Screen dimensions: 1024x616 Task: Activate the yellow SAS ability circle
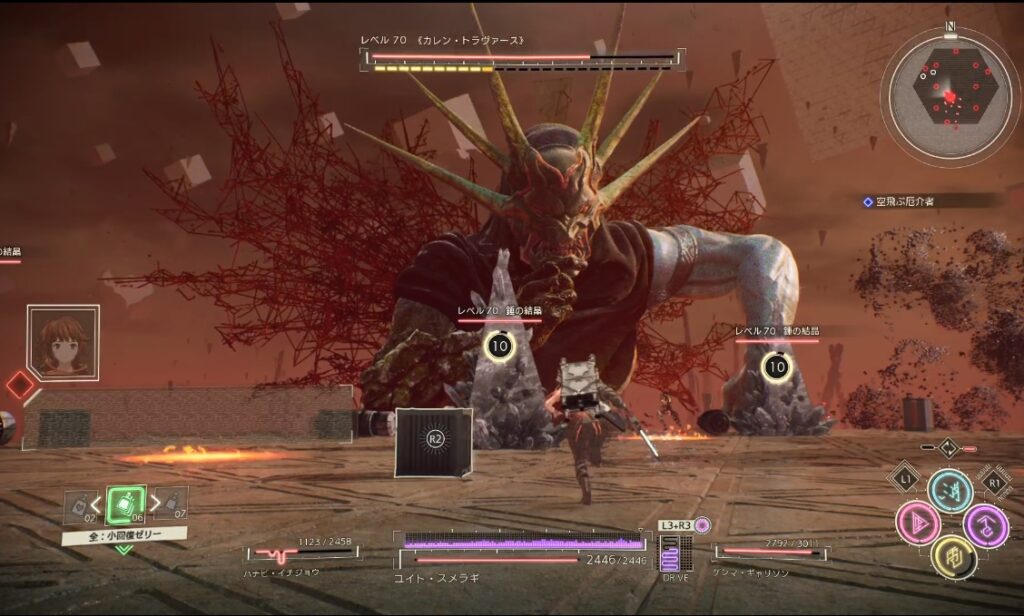[x=951, y=556]
